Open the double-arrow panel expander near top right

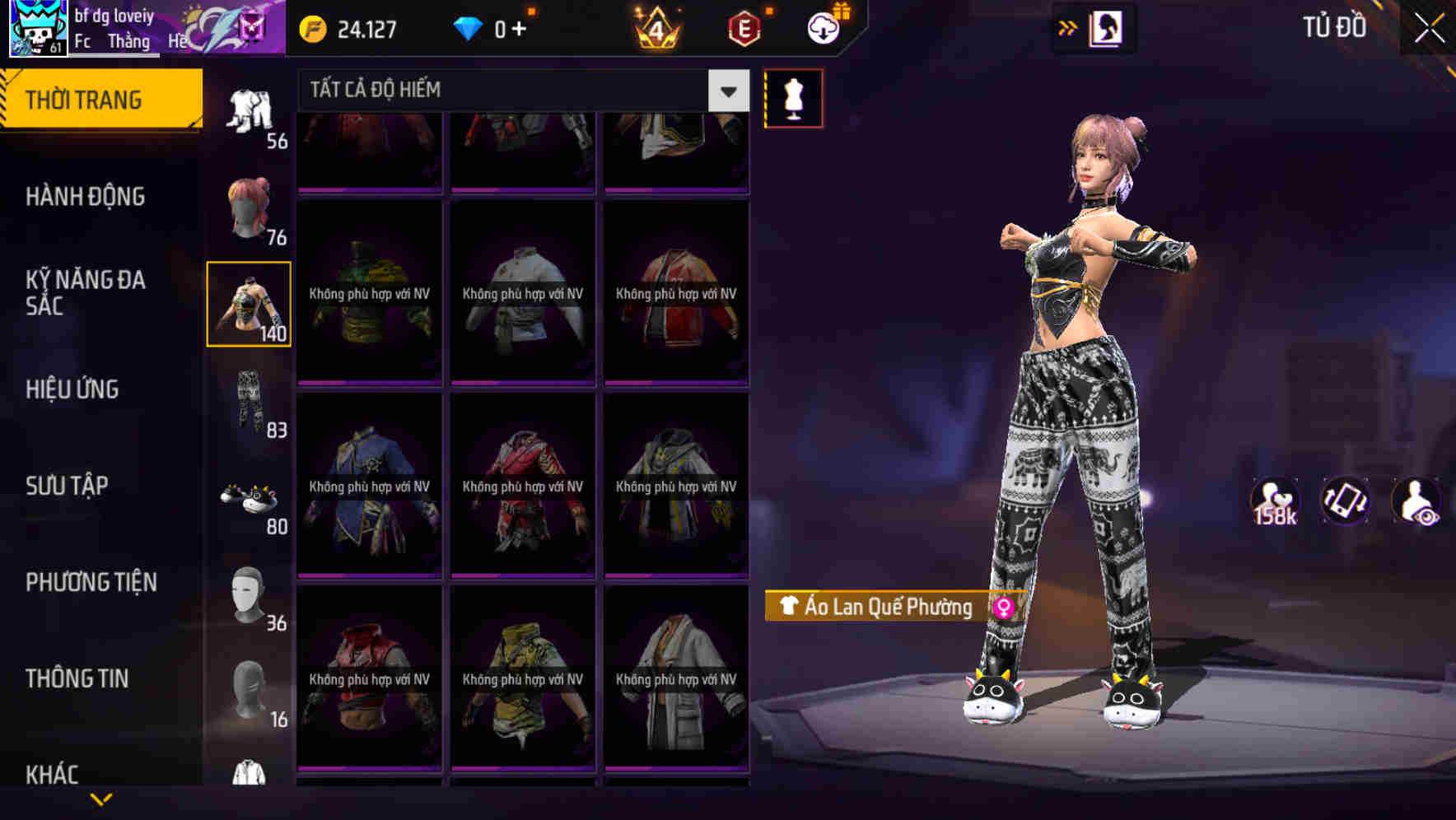(x=1068, y=27)
